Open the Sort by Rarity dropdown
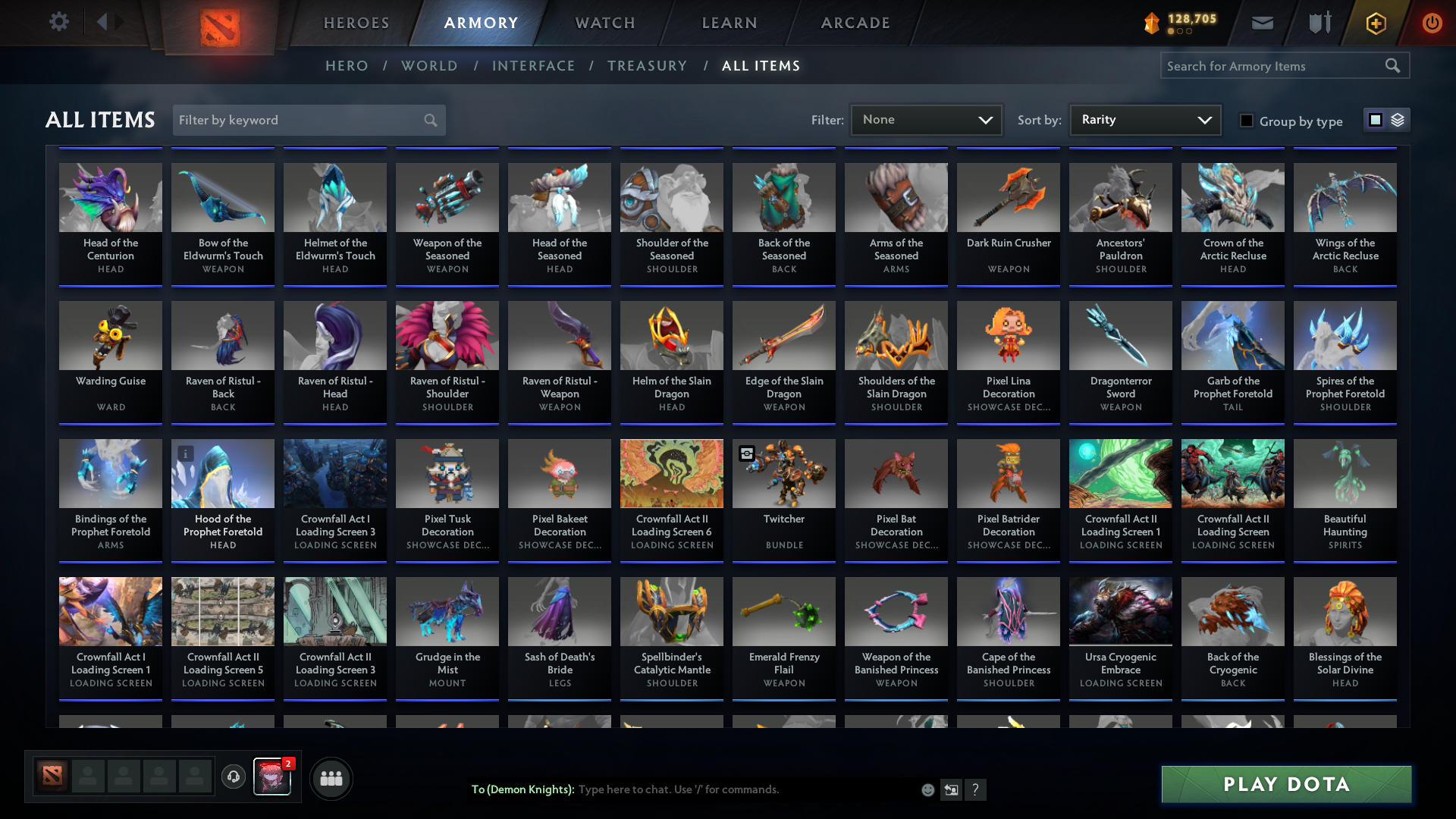This screenshot has width=1456, height=819. point(1144,120)
